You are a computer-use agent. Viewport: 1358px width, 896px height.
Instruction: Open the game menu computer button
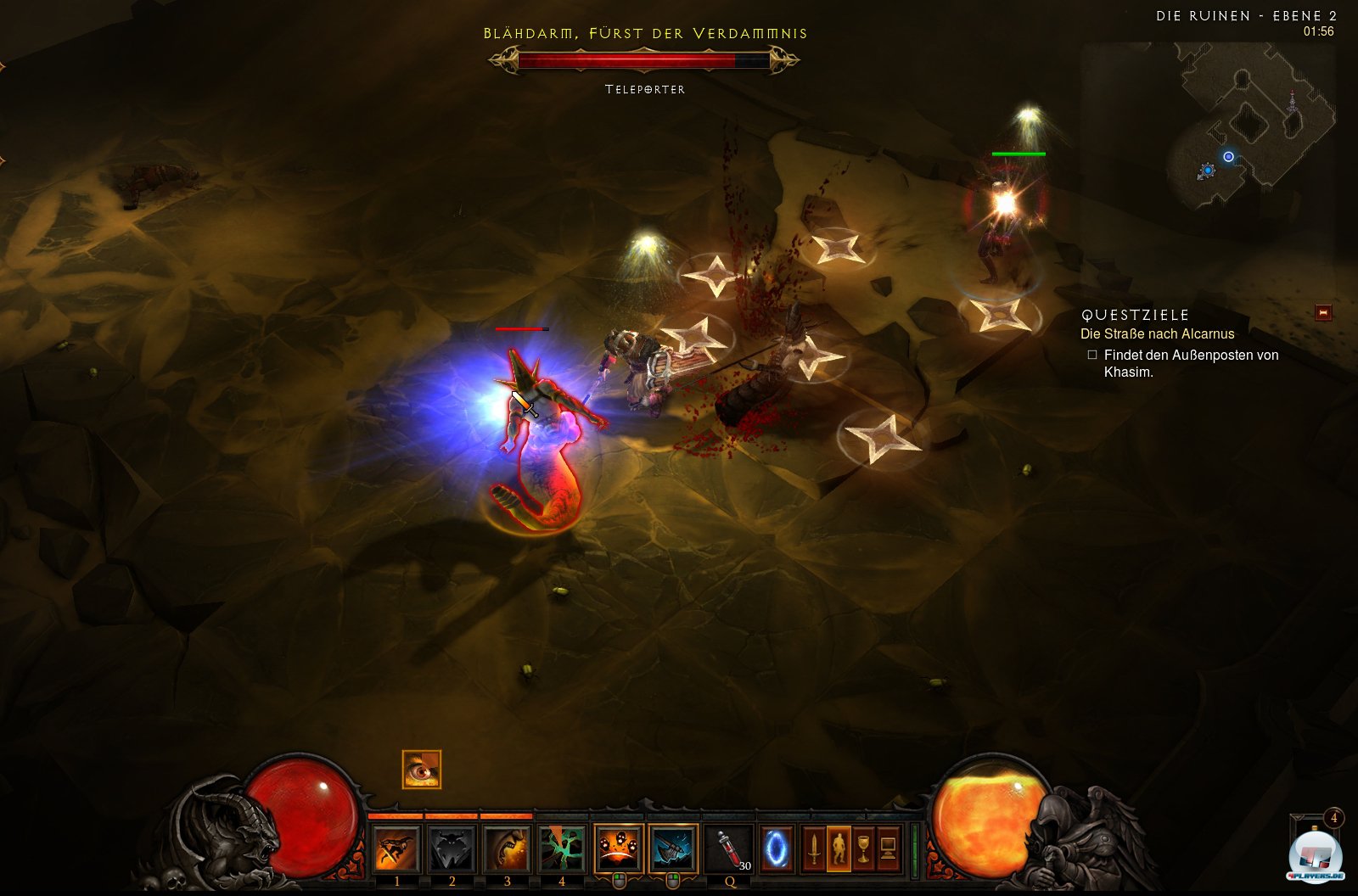888,848
